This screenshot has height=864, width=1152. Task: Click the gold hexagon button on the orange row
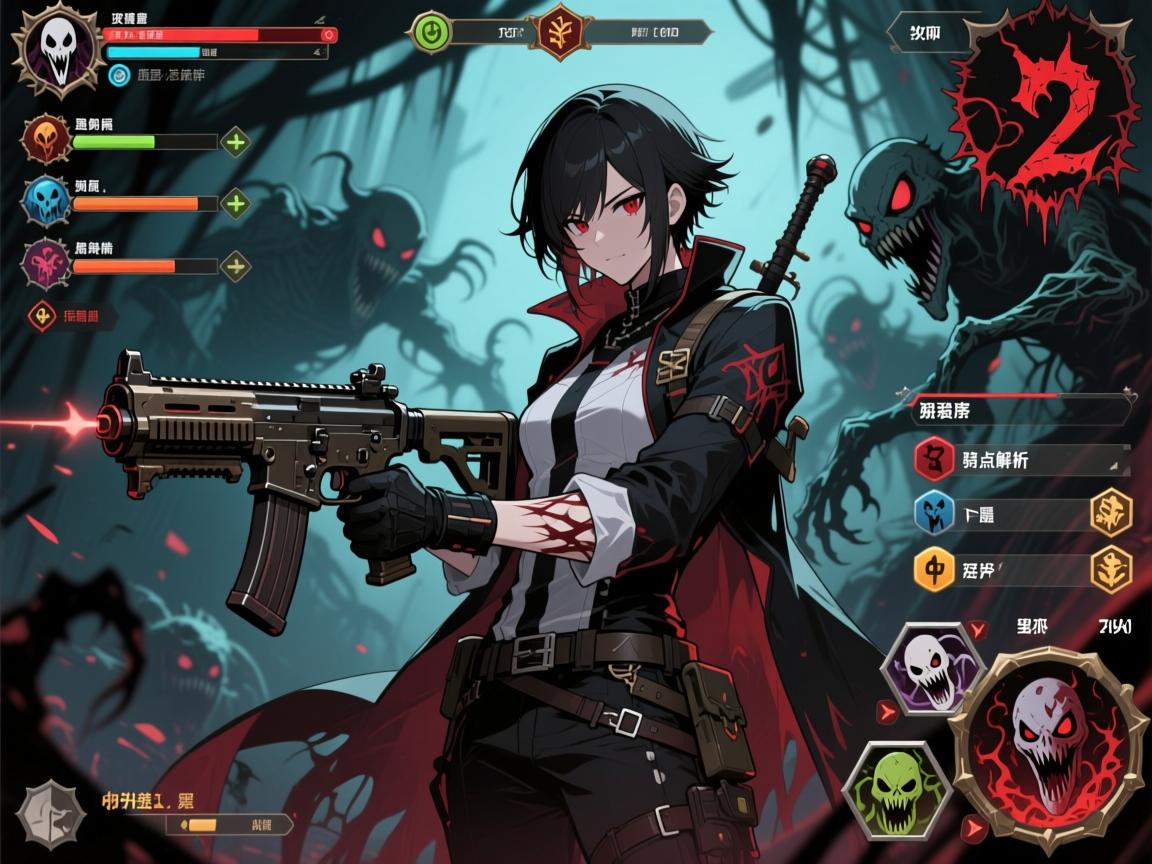(1110, 568)
